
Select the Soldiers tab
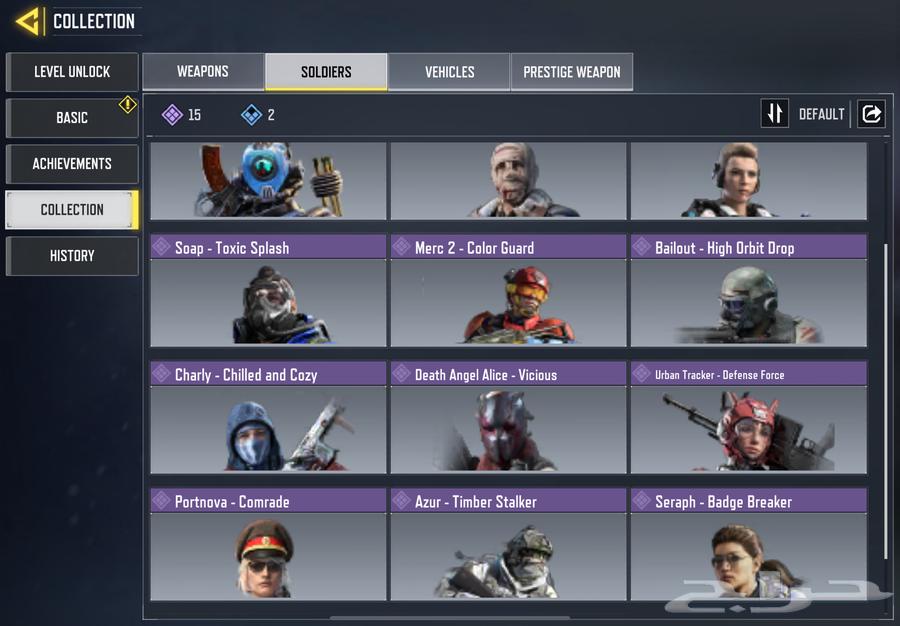point(326,72)
